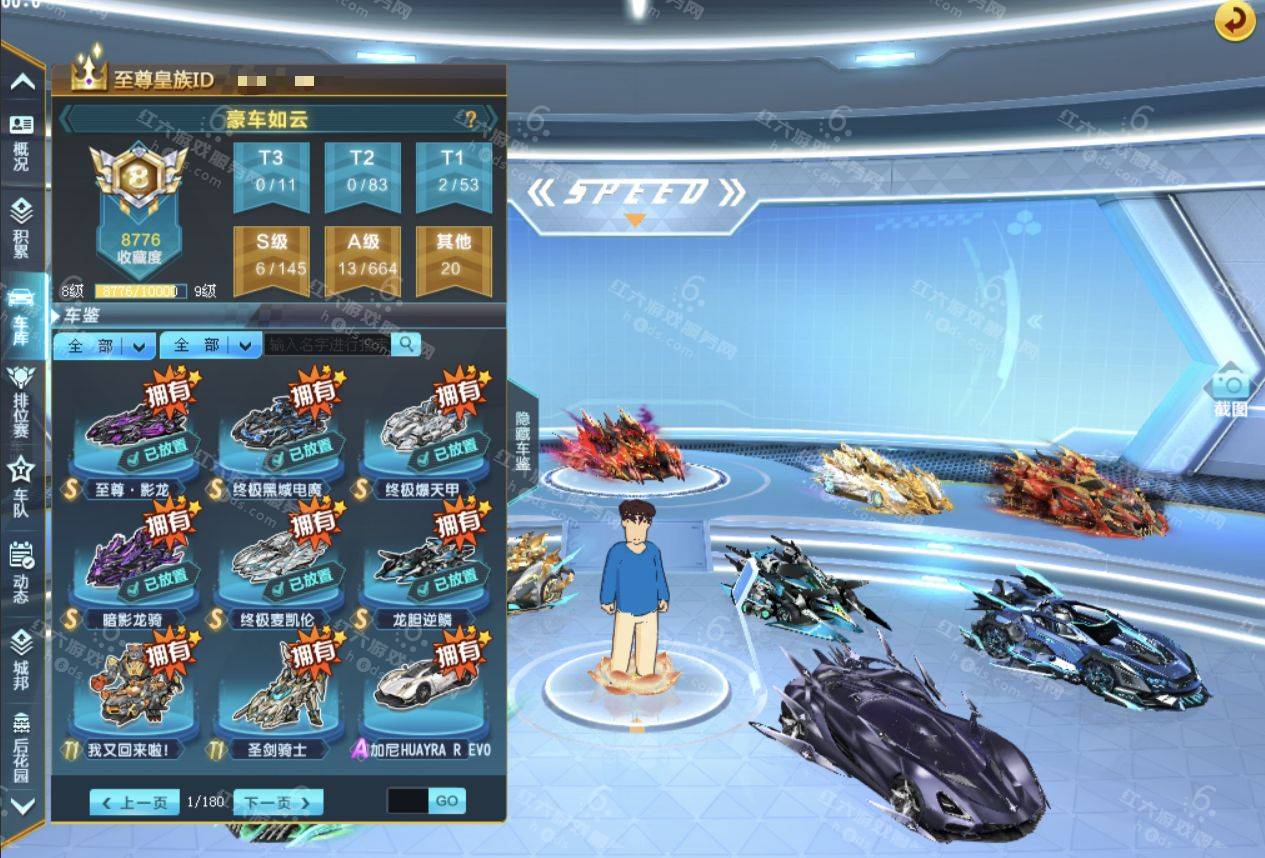The width and height of the screenshot is (1265, 858).
Task: Click the GO page jump button
Action: tap(446, 801)
